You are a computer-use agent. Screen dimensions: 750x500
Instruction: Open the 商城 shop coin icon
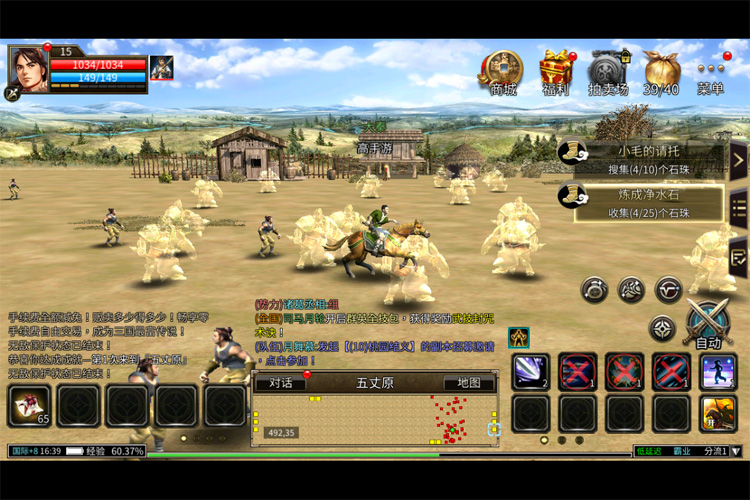501,68
